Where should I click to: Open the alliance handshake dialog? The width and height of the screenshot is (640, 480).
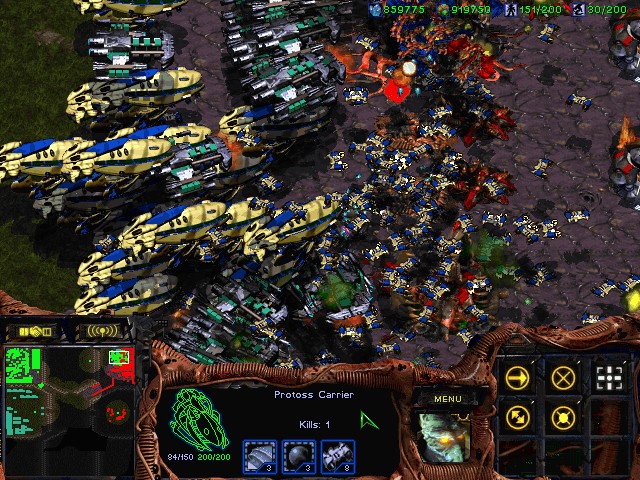point(31,330)
